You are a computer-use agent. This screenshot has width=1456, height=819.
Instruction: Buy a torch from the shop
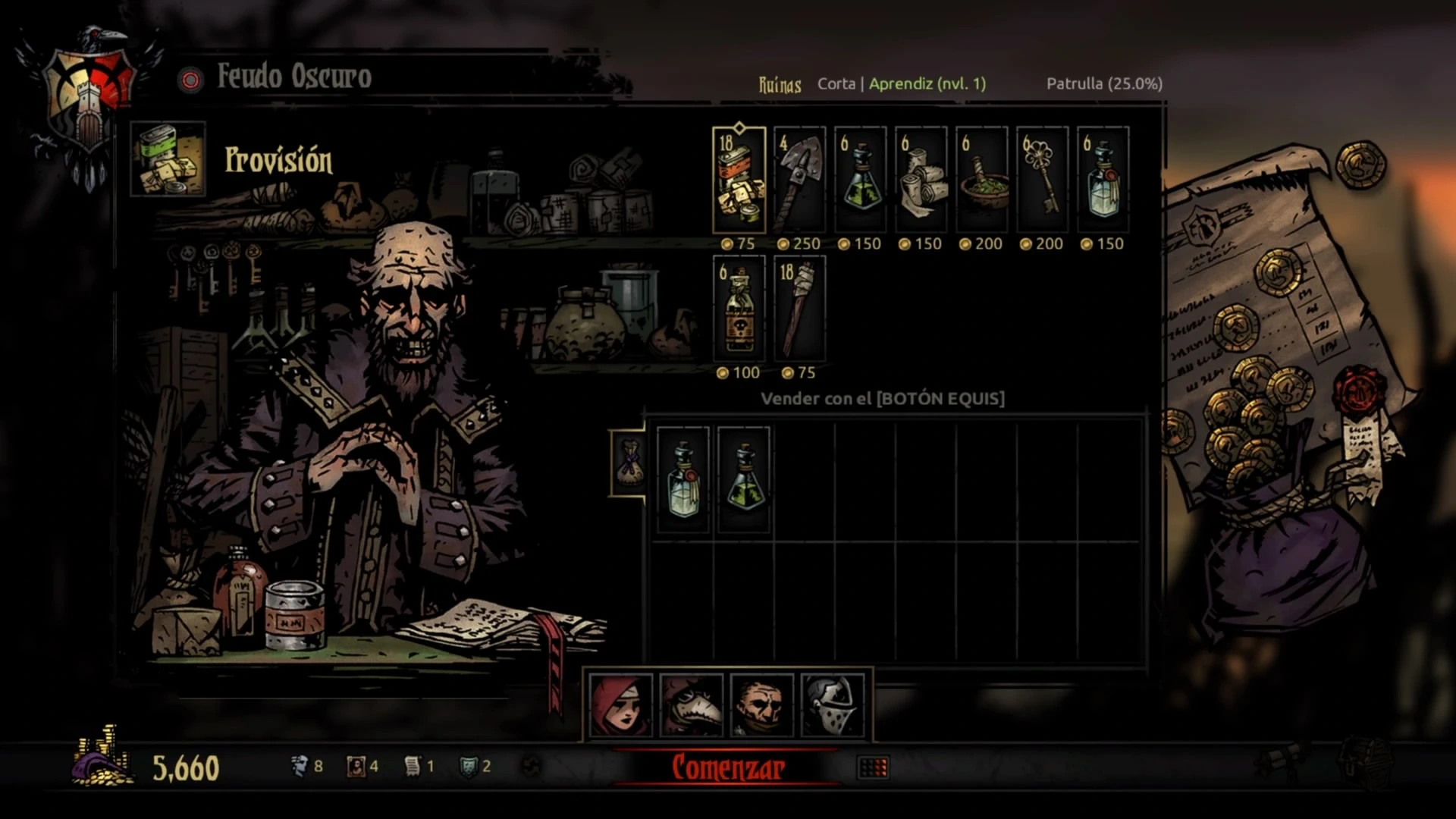(799, 309)
